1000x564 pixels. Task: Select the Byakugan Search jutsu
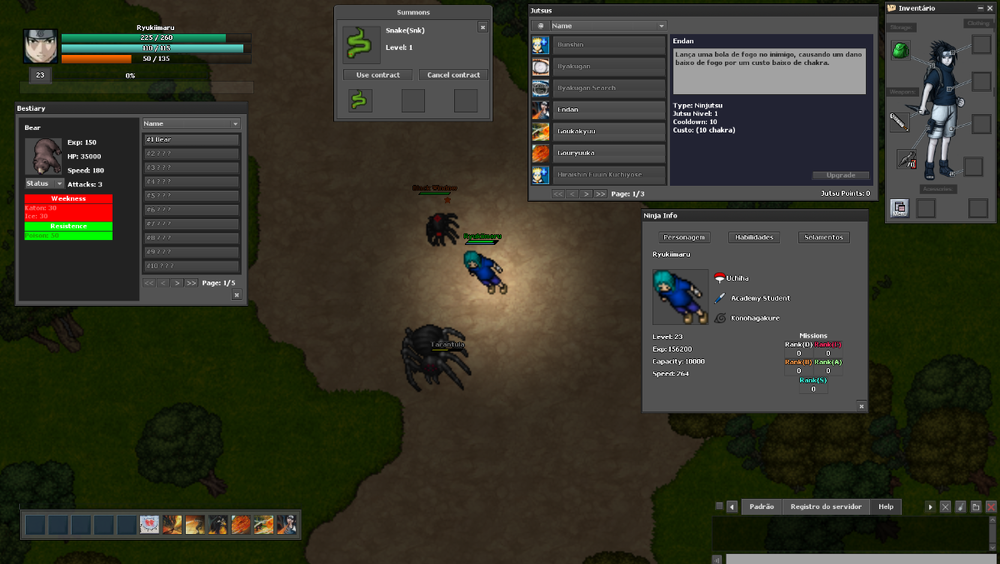[x=609, y=88]
